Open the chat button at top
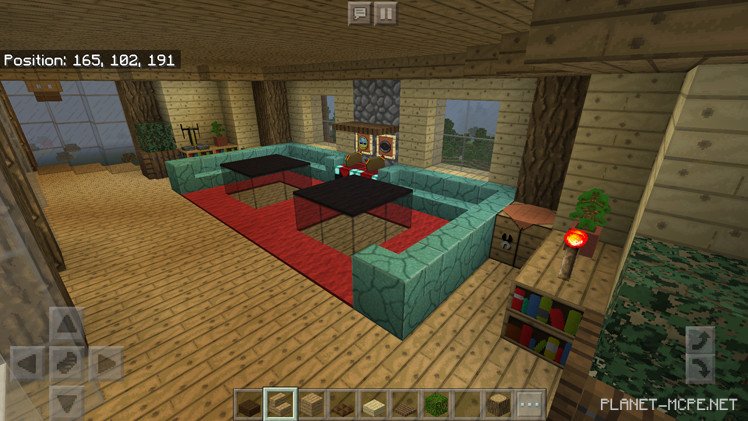The height and width of the screenshot is (421, 748). point(359,13)
